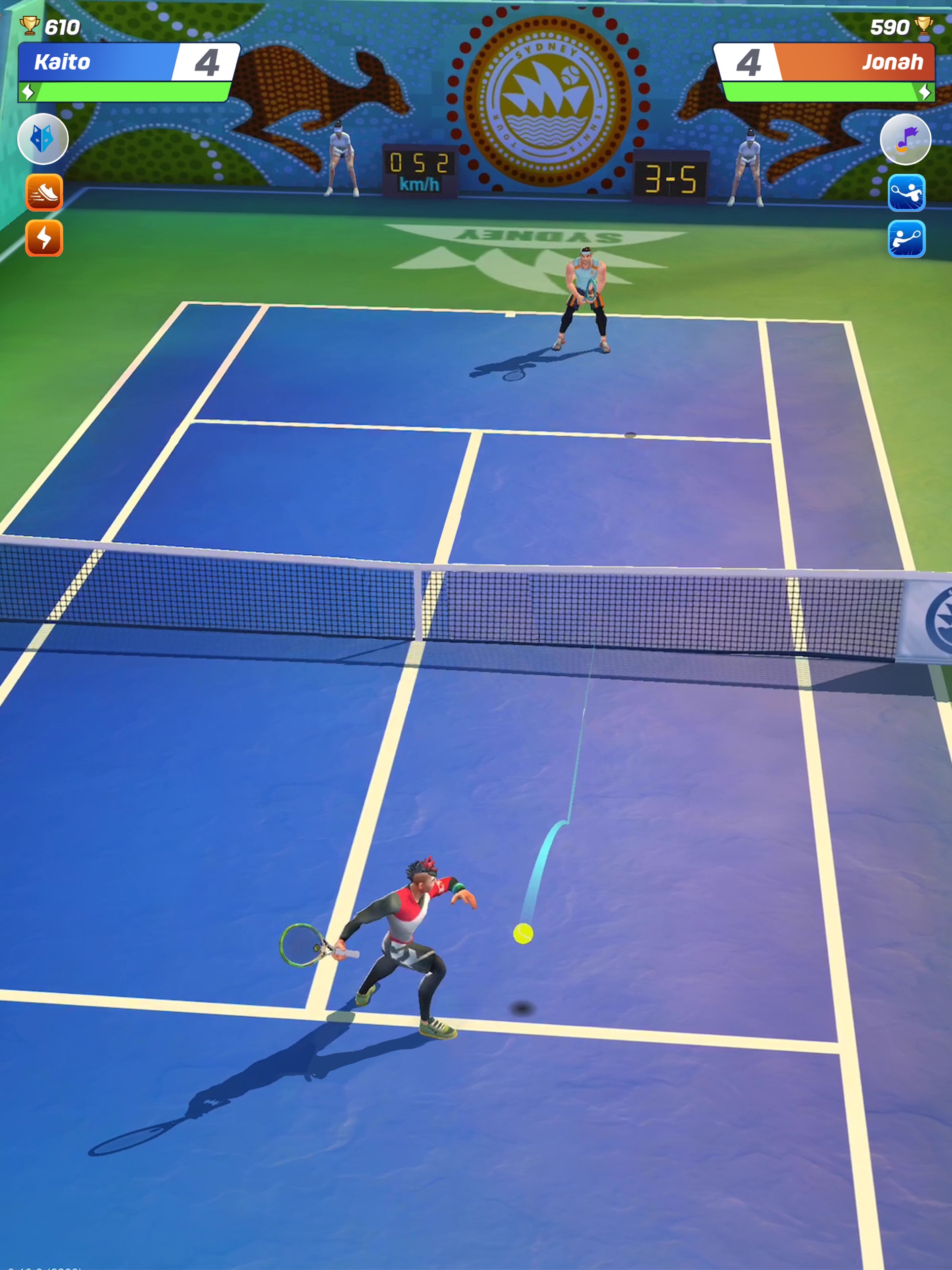Tap Jonah's score showing 4

pos(748,62)
